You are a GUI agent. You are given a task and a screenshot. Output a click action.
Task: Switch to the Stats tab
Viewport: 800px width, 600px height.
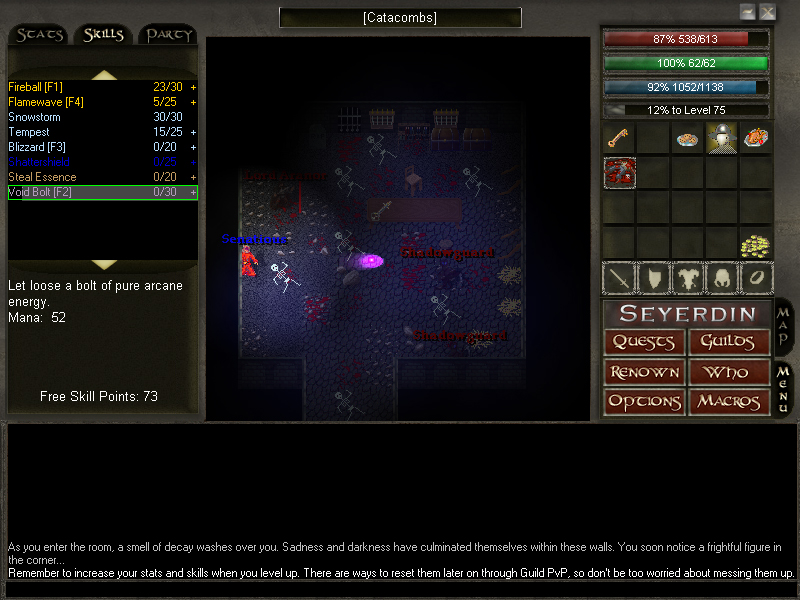pyautogui.click(x=40, y=35)
